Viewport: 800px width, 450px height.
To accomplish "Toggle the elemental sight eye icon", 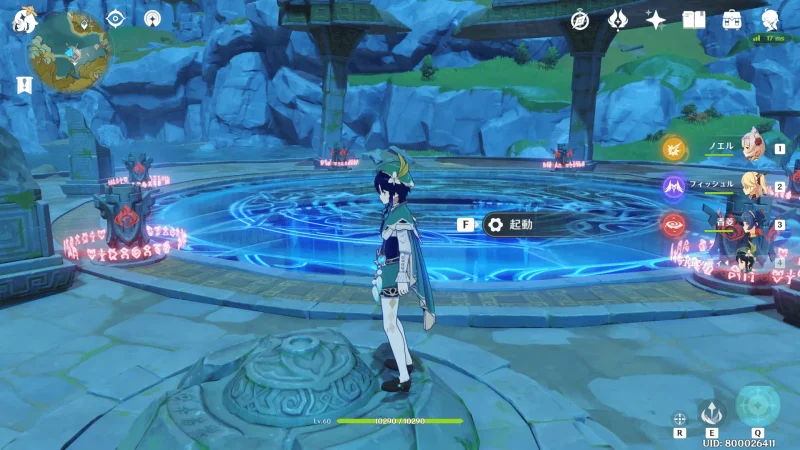I will coord(115,18).
